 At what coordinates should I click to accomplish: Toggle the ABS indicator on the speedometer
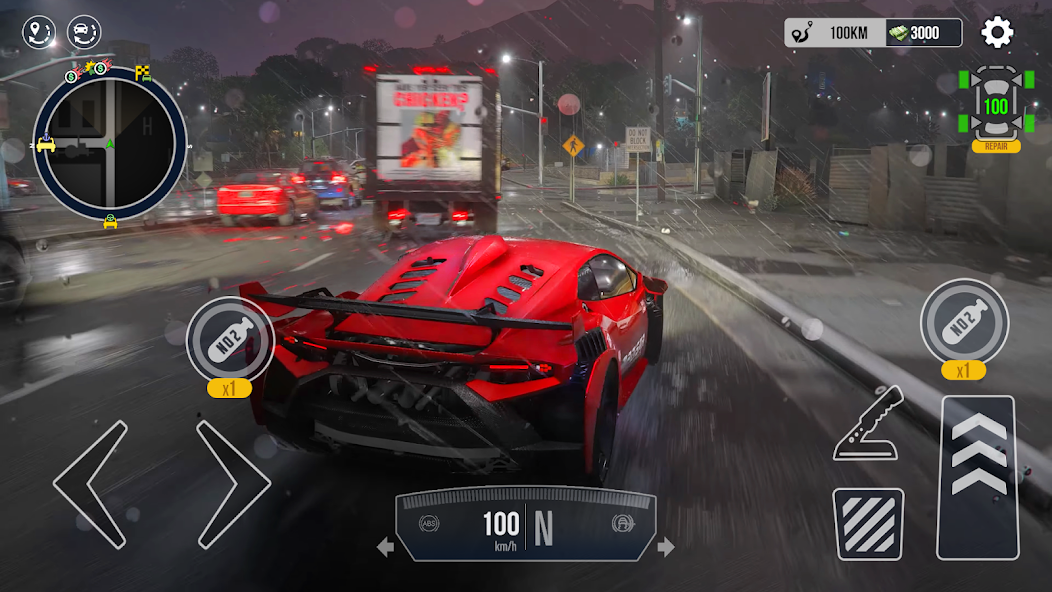(430, 523)
